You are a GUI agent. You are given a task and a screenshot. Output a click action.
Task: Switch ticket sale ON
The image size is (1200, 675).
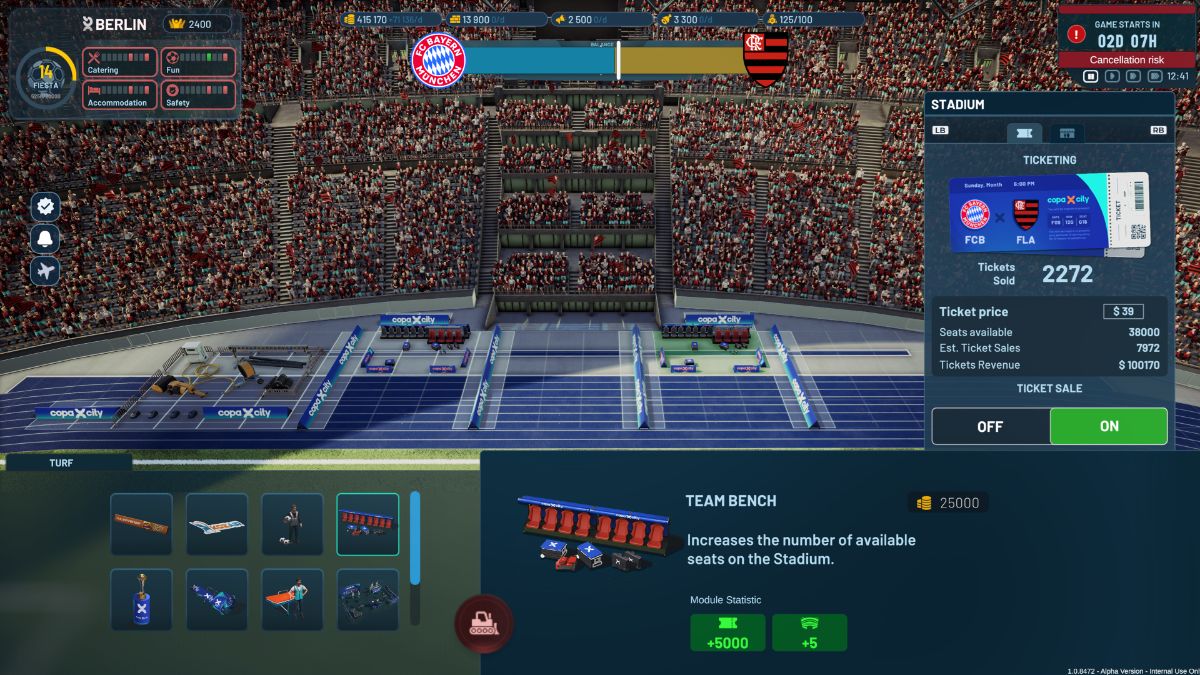click(1108, 426)
